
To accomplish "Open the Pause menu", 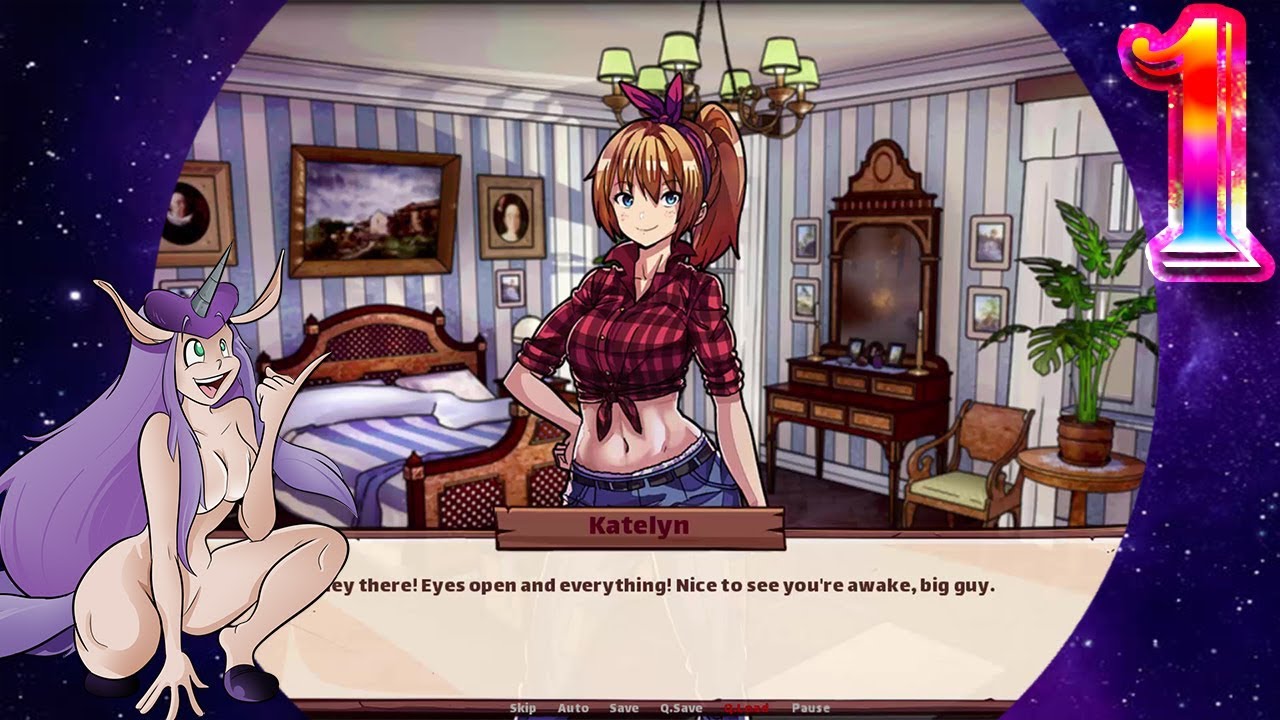I will pos(810,708).
